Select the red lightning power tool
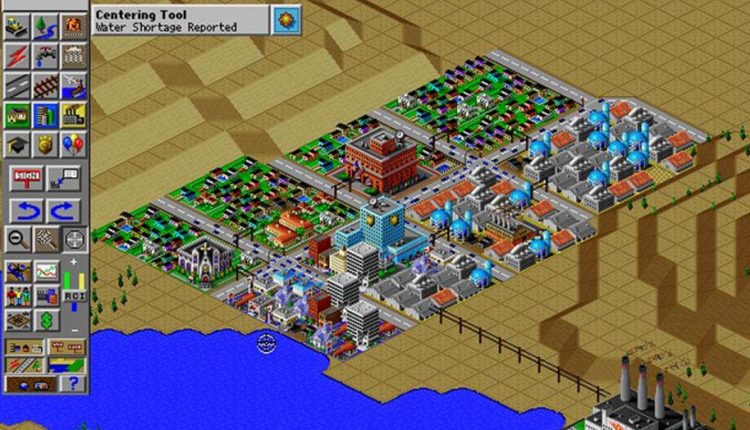750x430 pixels. click(17, 55)
